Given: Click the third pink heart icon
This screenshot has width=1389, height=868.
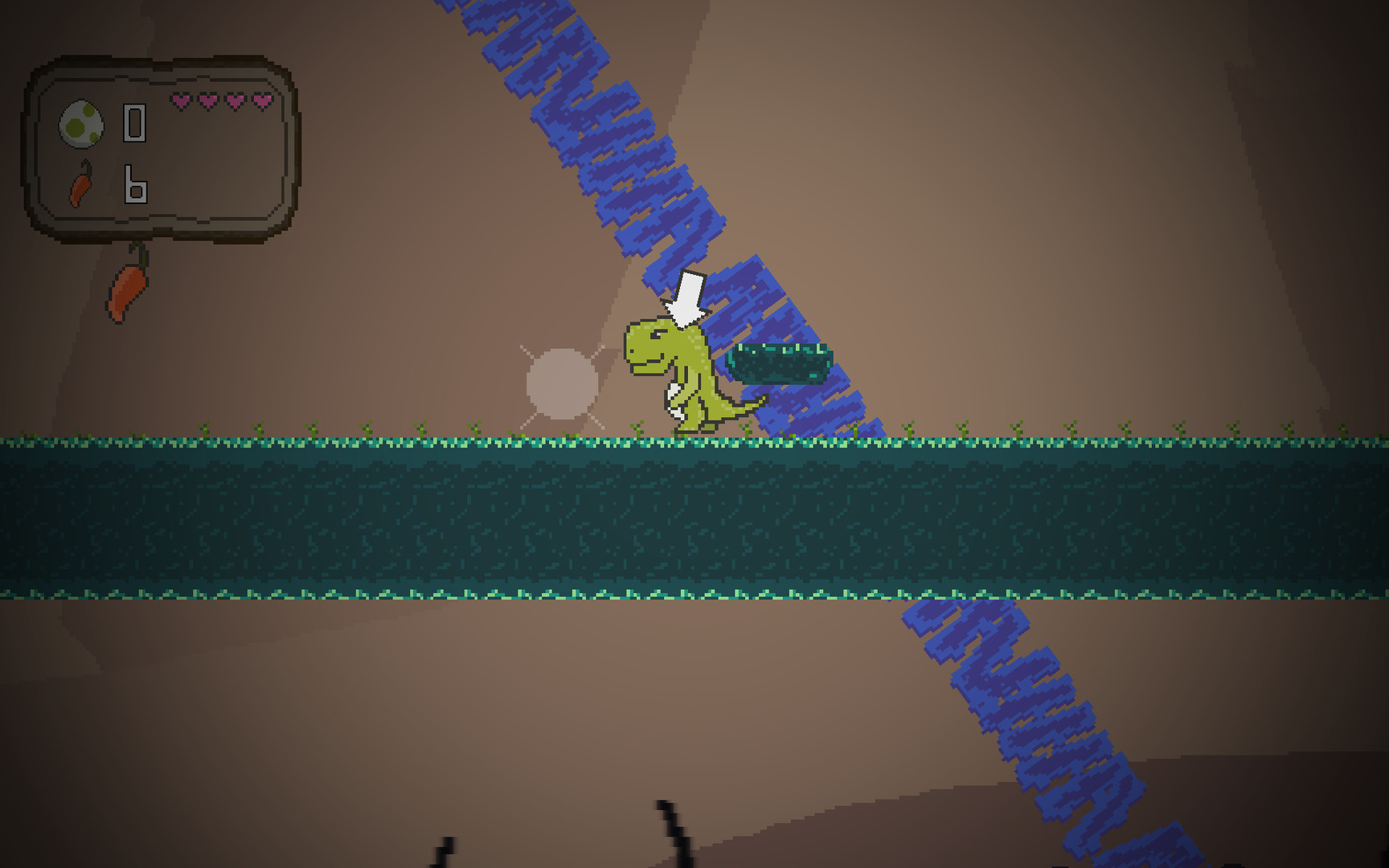Looking at the screenshot, I should click(235, 101).
